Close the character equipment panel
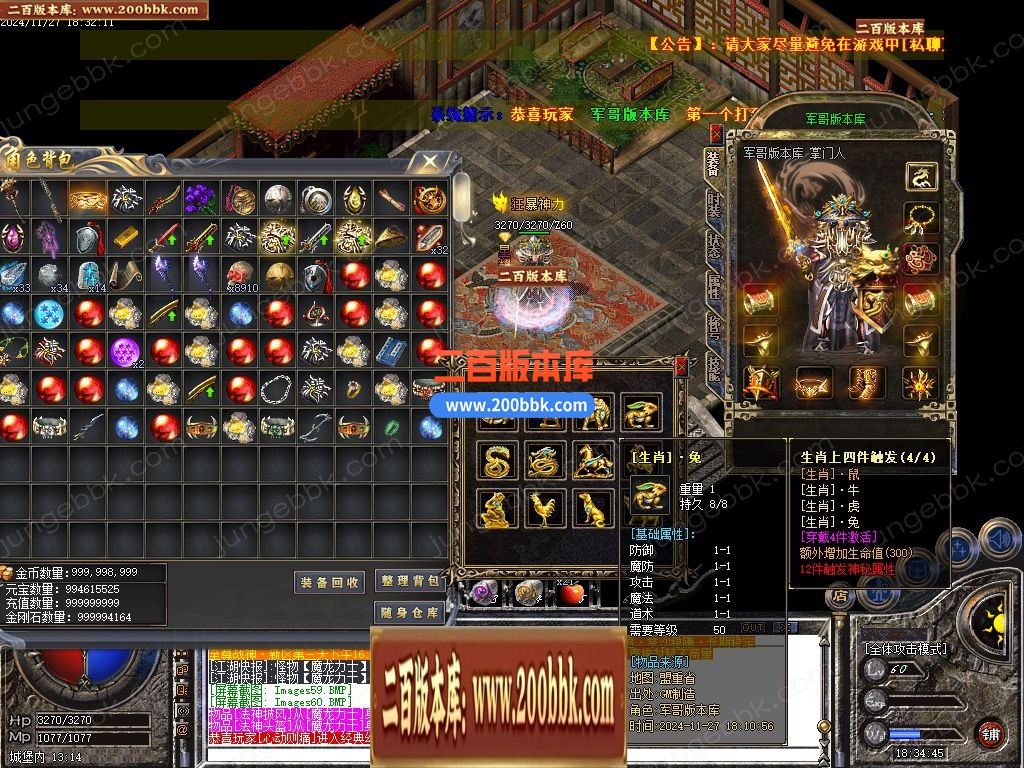The height and width of the screenshot is (768, 1024). point(716,133)
